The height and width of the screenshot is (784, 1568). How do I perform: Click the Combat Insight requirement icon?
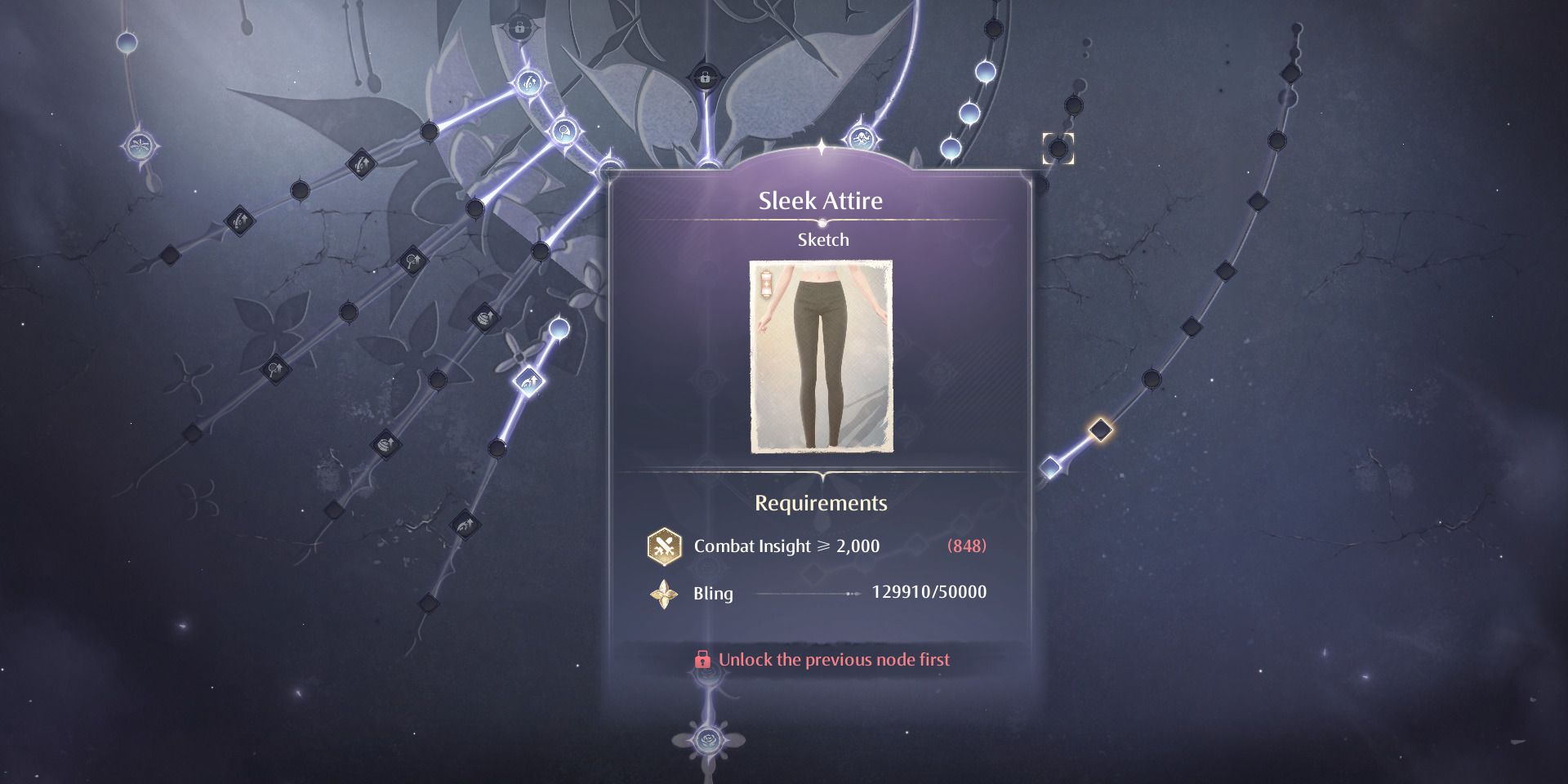pyautogui.click(x=664, y=546)
